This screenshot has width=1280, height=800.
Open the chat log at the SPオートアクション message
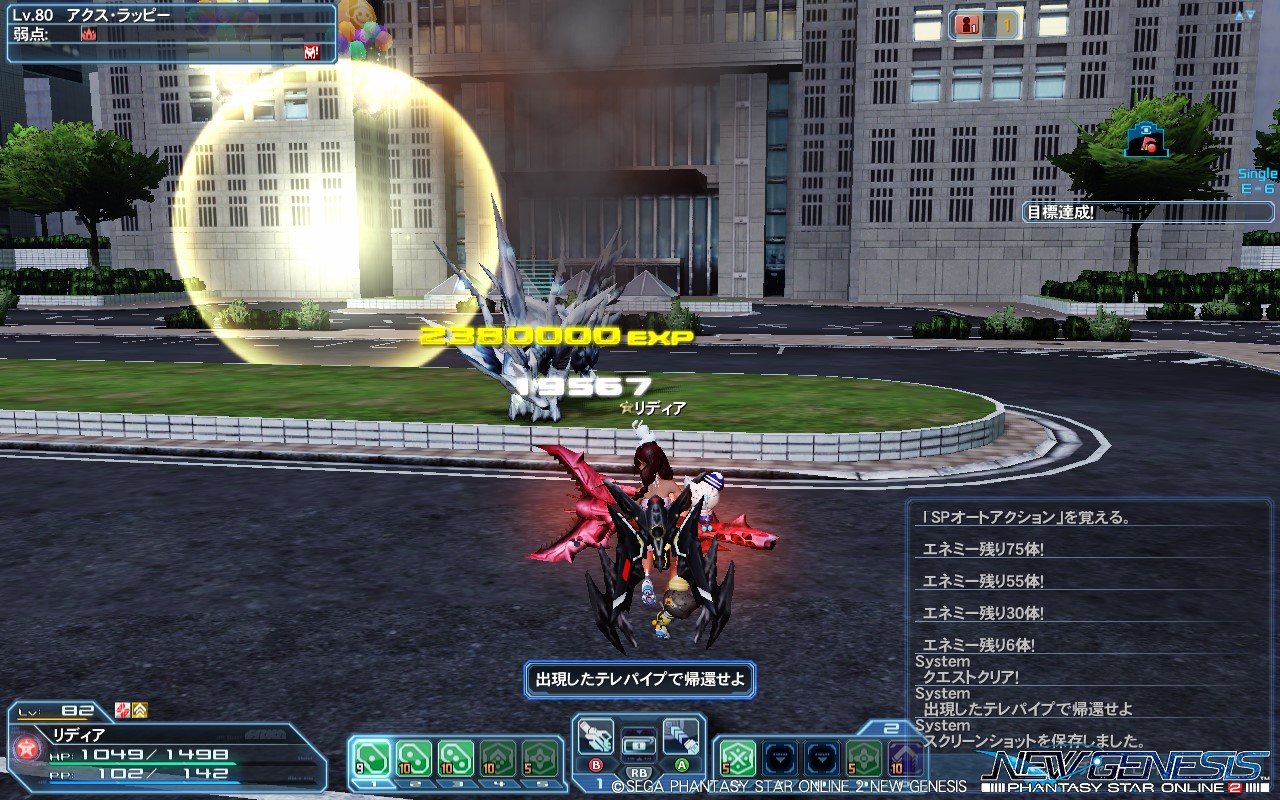[1010, 517]
